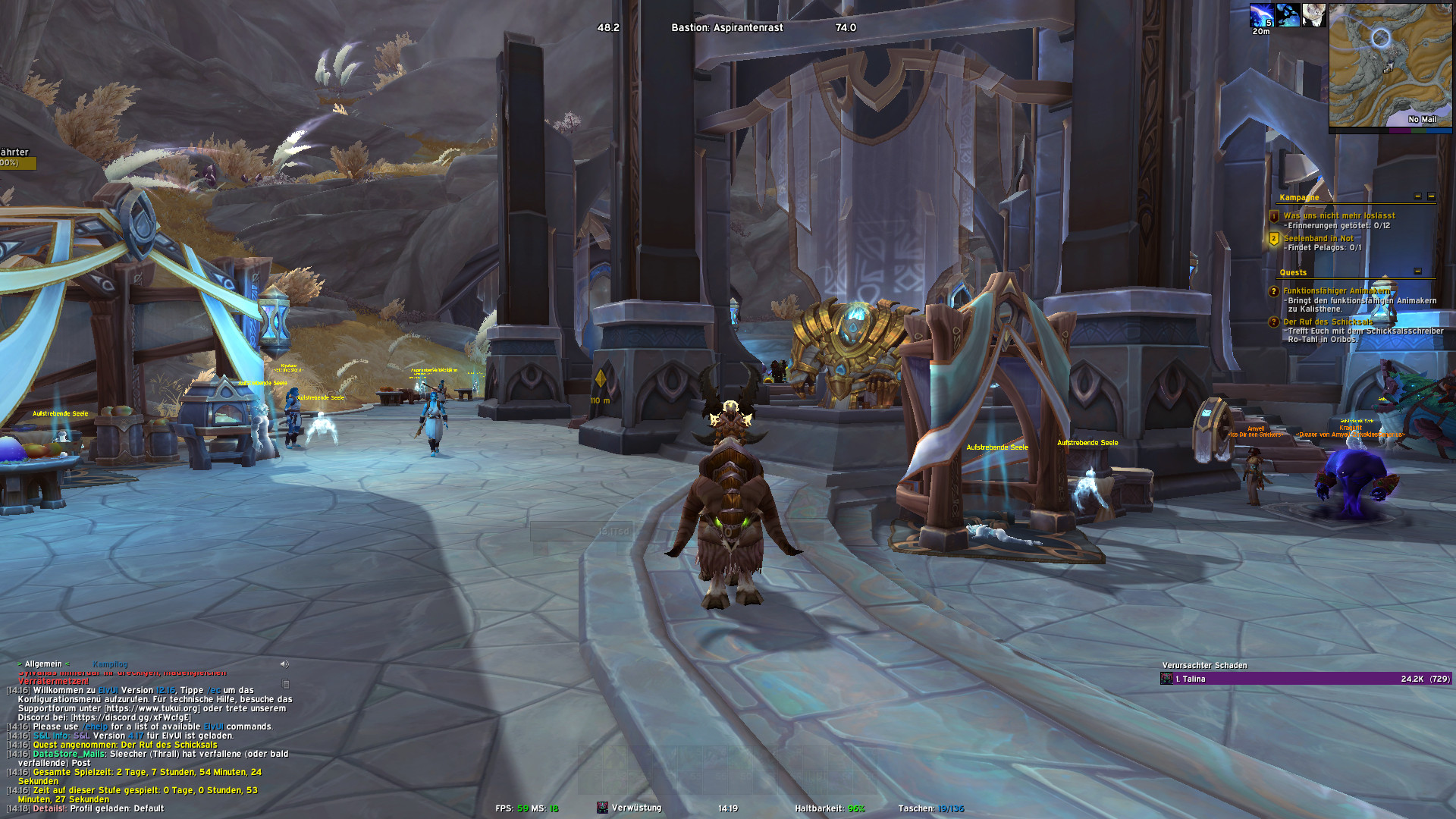The width and height of the screenshot is (1456, 819).
Task: Click the blue droplets buff icon
Action: click(x=1288, y=15)
